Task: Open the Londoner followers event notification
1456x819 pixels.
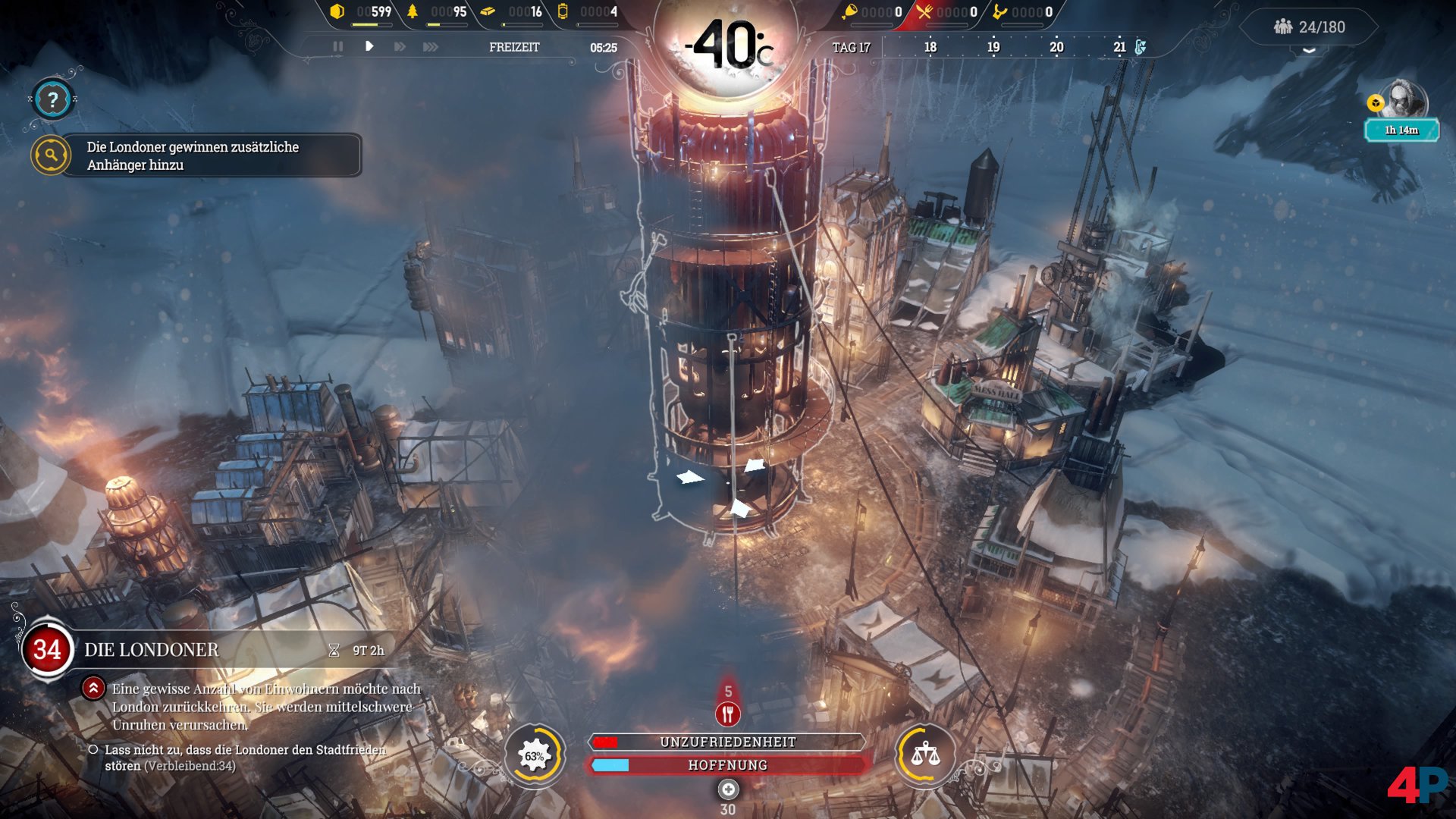Action: coord(197,155)
